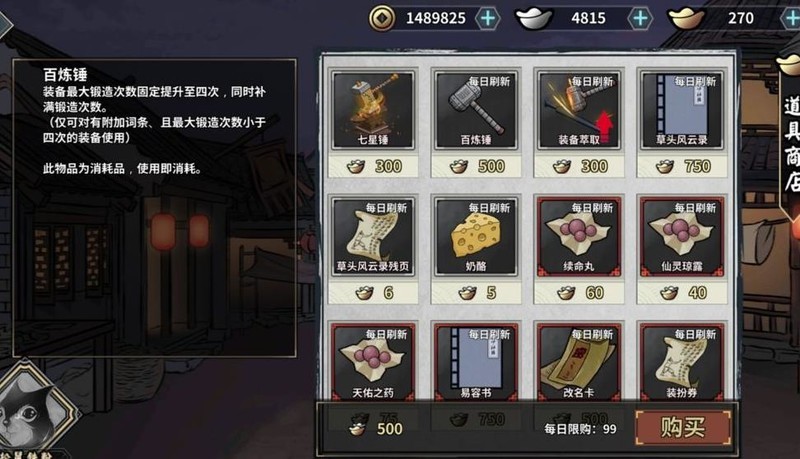Add silver ingots using the plus button
Viewport: 800px width, 459px height.
[640, 18]
